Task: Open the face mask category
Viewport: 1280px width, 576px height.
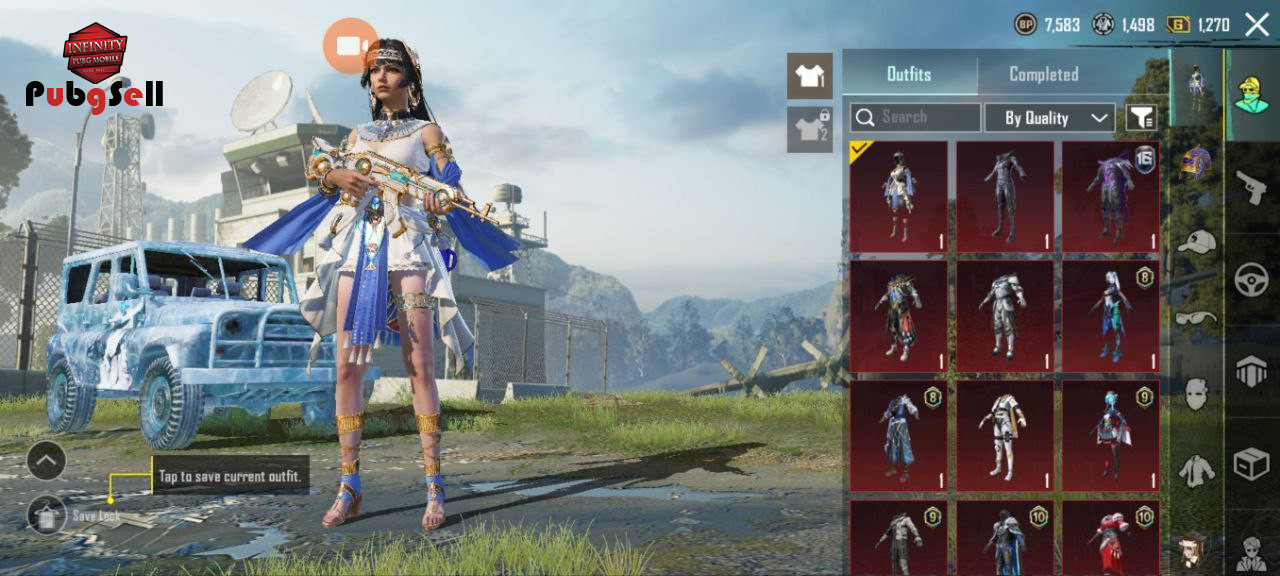Action: pyautogui.click(x=1196, y=393)
